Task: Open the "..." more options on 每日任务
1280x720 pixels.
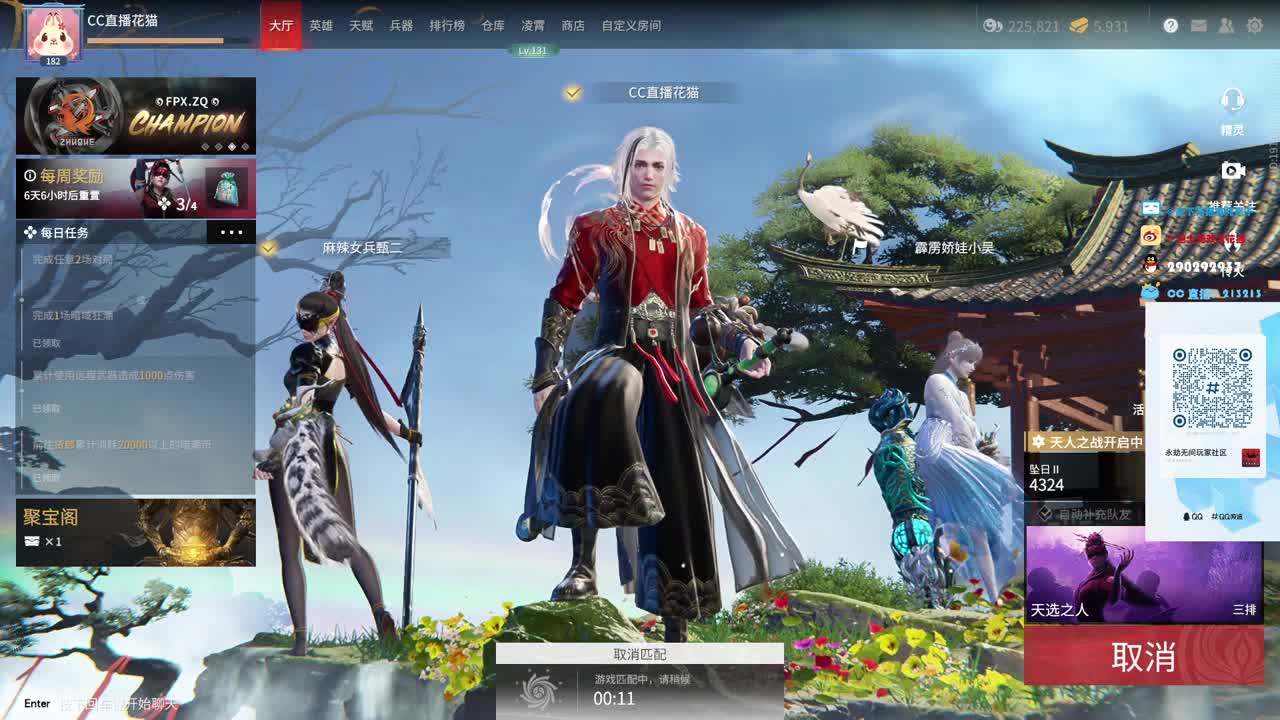Action: [232, 232]
